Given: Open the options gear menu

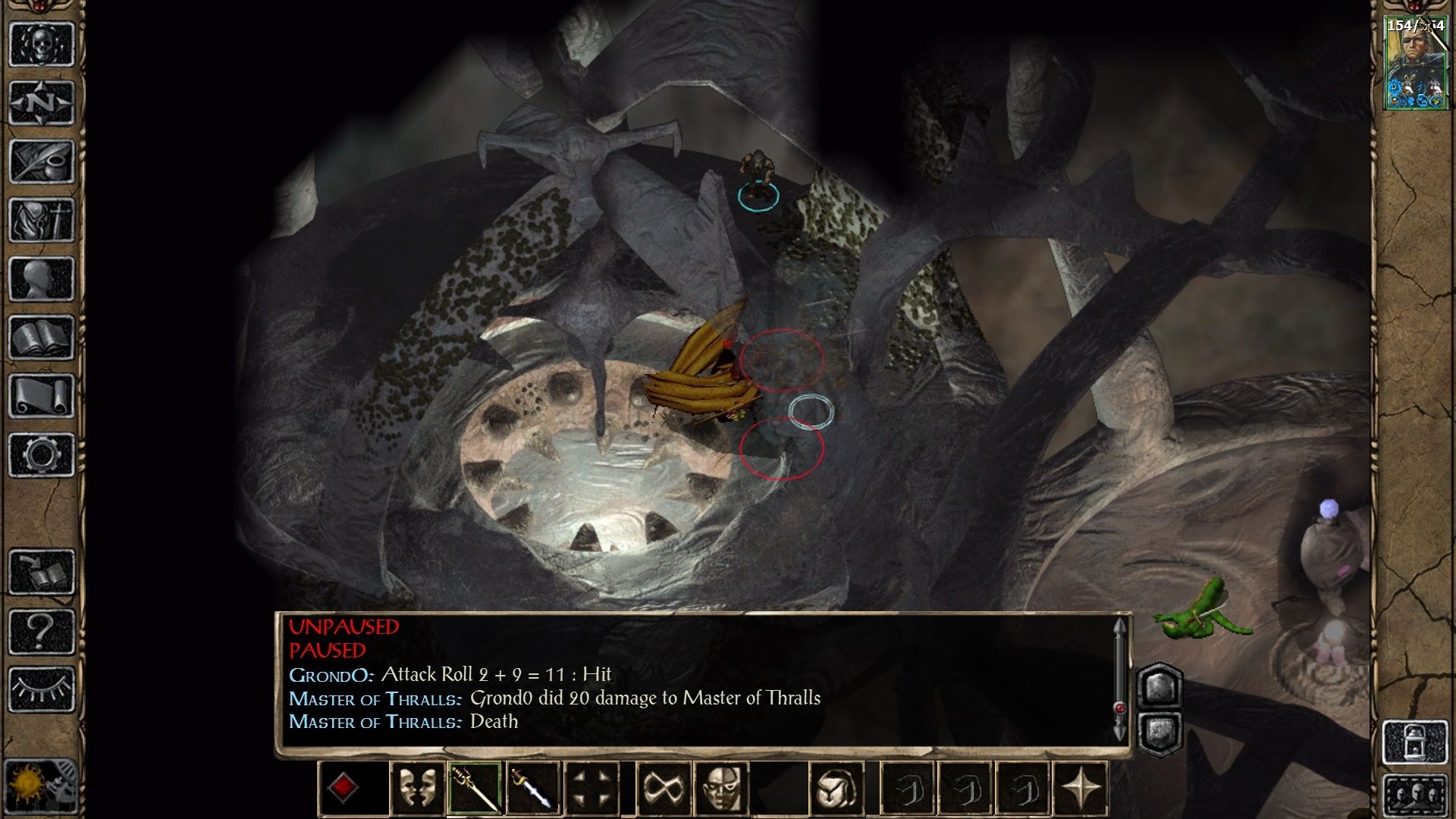Looking at the screenshot, I should point(42,455).
